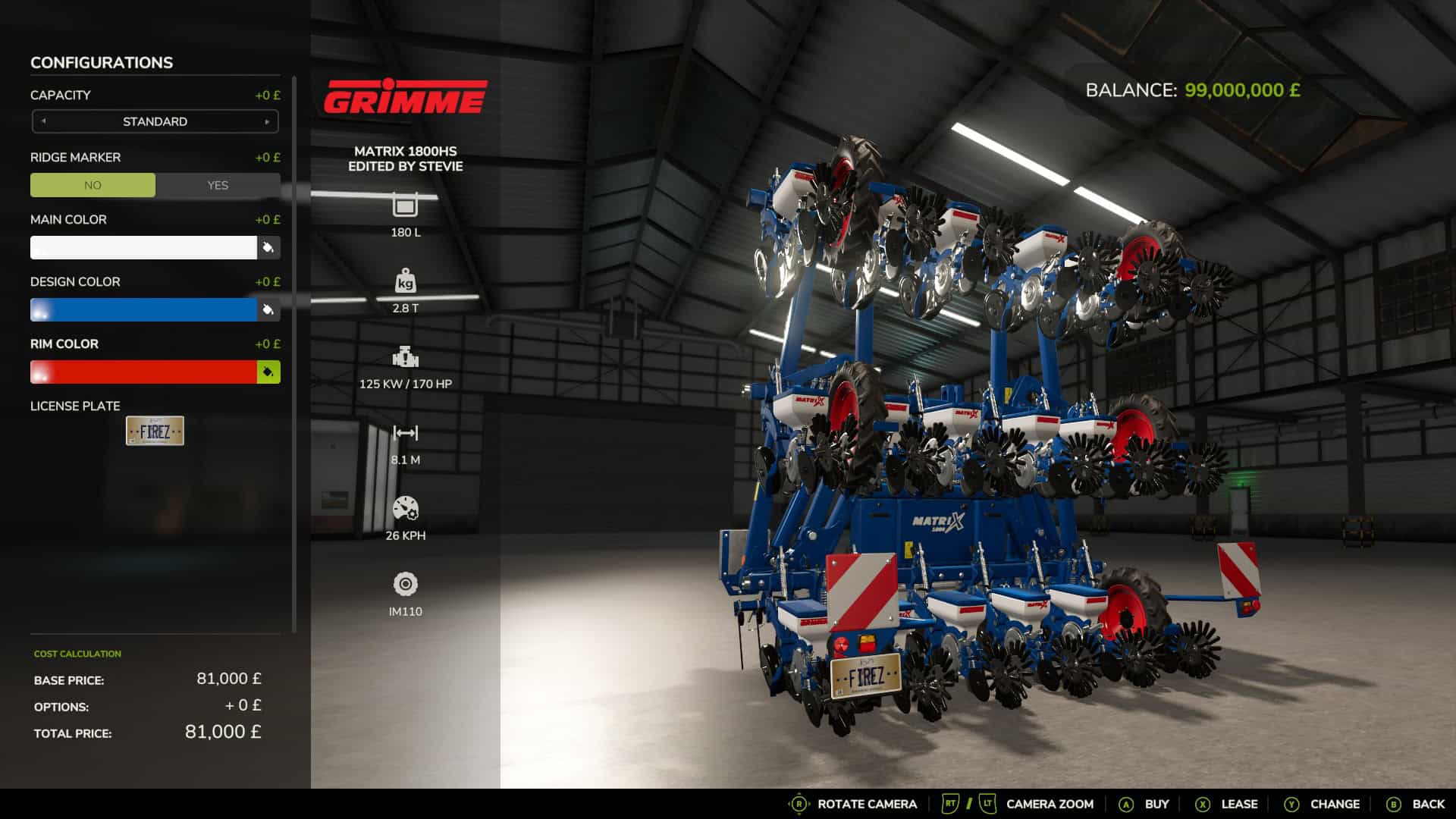
Task: Buy the Matrix 1800HS
Action: click(x=1145, y=804)
